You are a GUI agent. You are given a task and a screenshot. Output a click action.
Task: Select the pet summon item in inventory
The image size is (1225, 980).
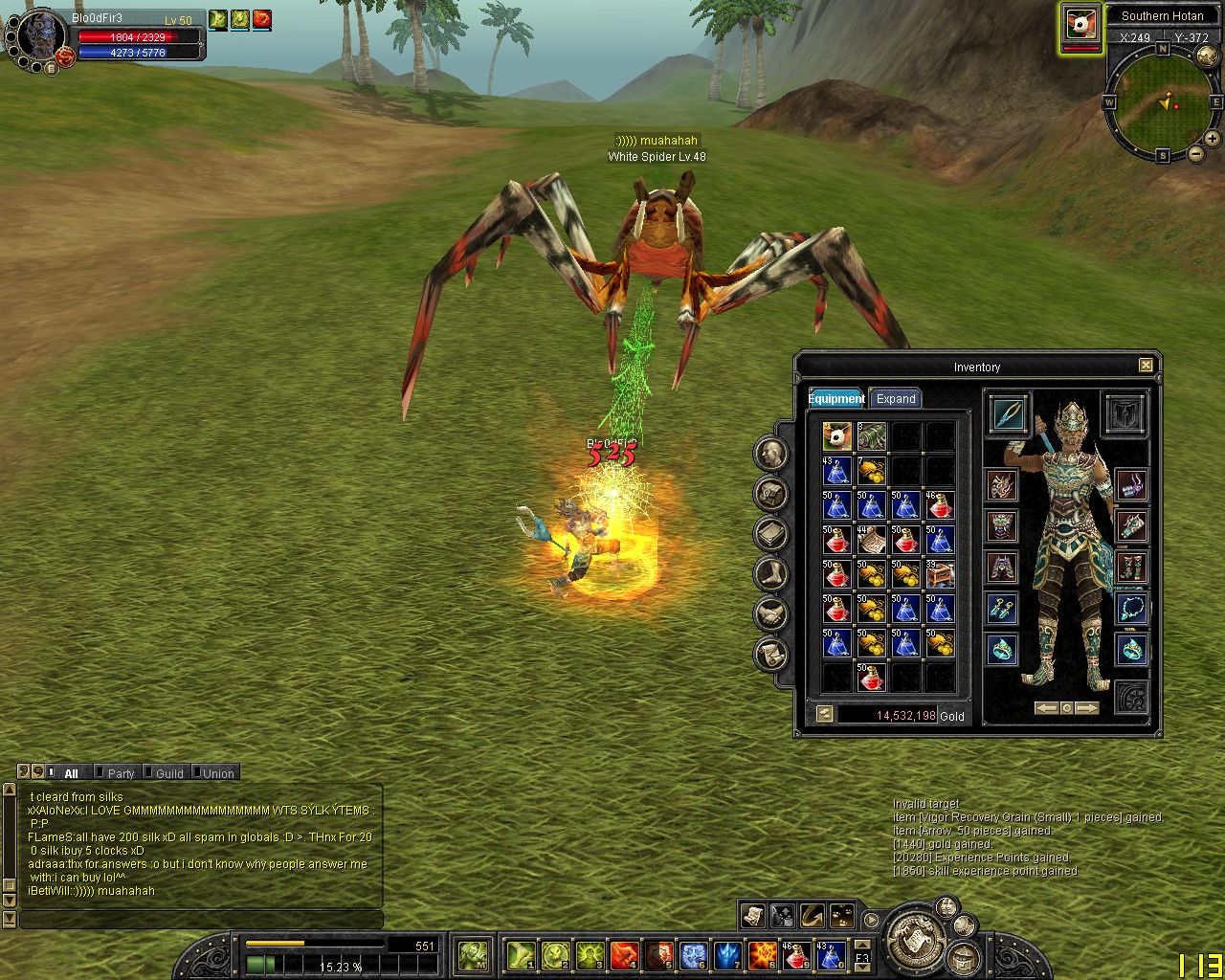point(836,436)
